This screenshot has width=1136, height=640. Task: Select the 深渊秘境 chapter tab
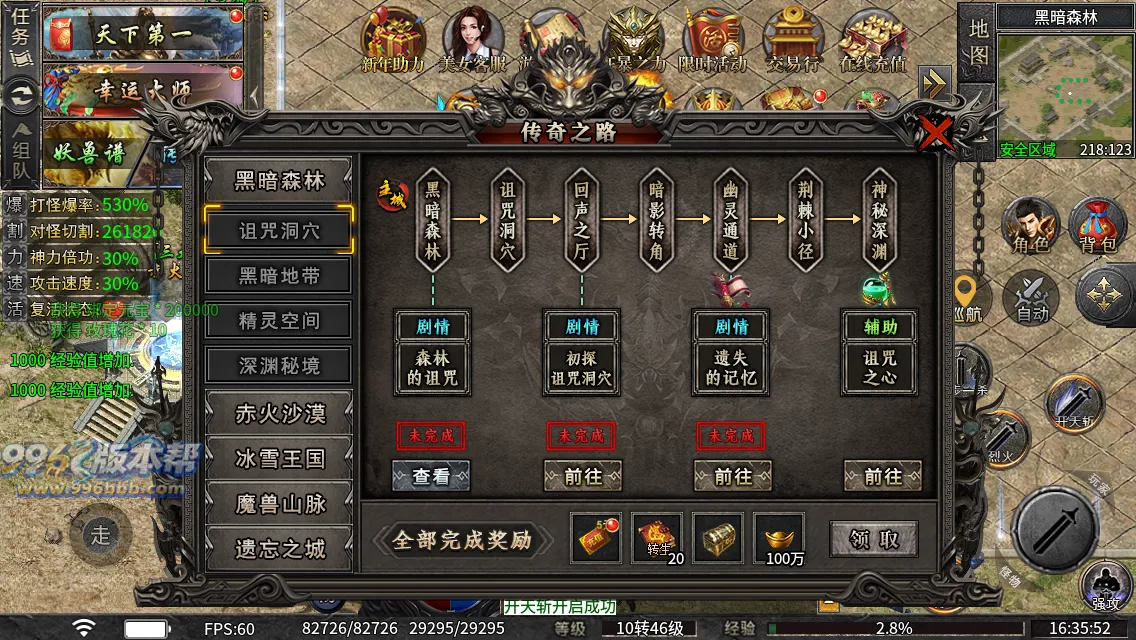pyautogui.click(x=279, y=366)
